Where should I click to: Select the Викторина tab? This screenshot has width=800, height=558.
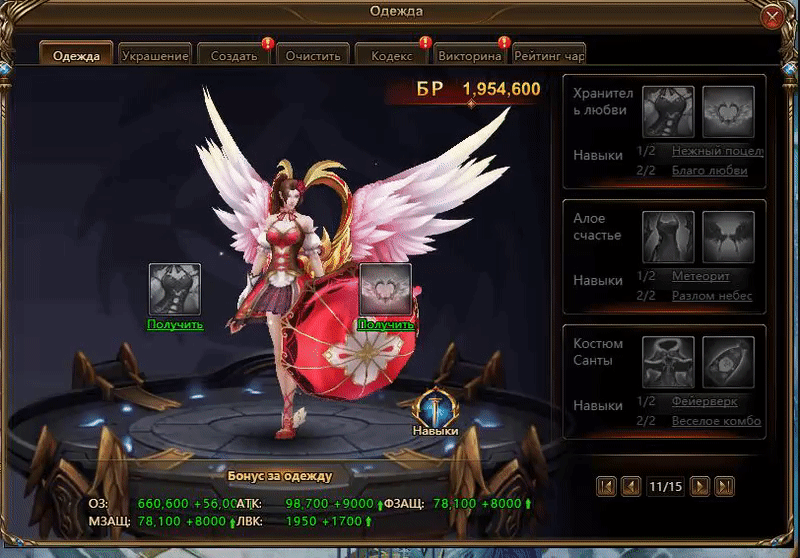470,56
